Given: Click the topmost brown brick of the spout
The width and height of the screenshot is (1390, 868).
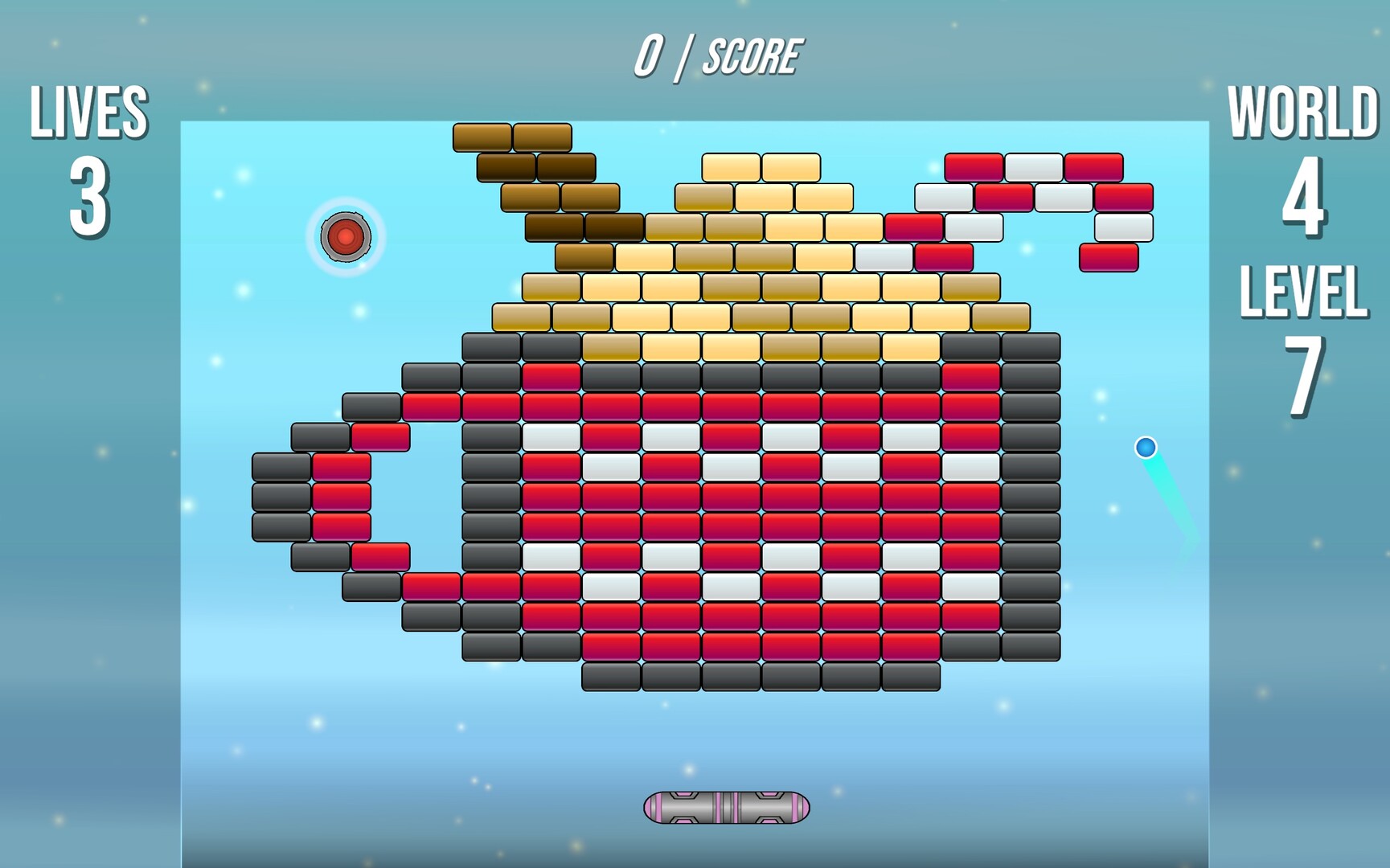Looking at the screenshot, I should [482, 135].
